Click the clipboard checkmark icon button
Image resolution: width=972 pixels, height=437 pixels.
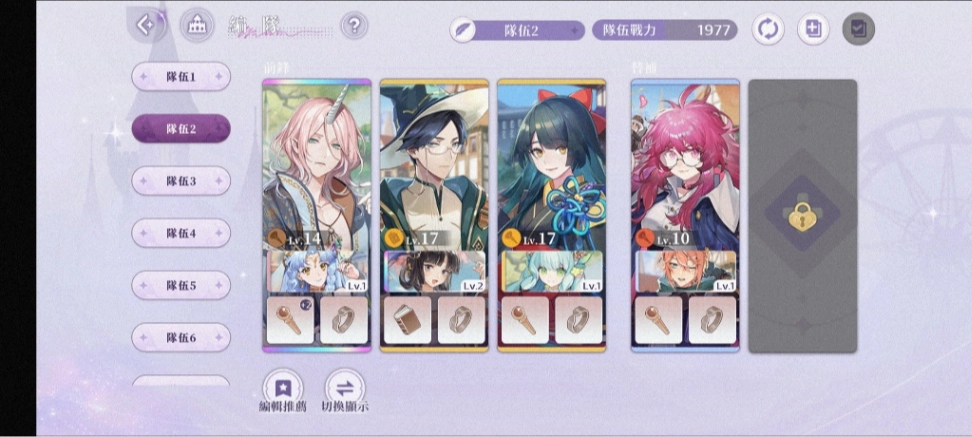tap(858, 29)
